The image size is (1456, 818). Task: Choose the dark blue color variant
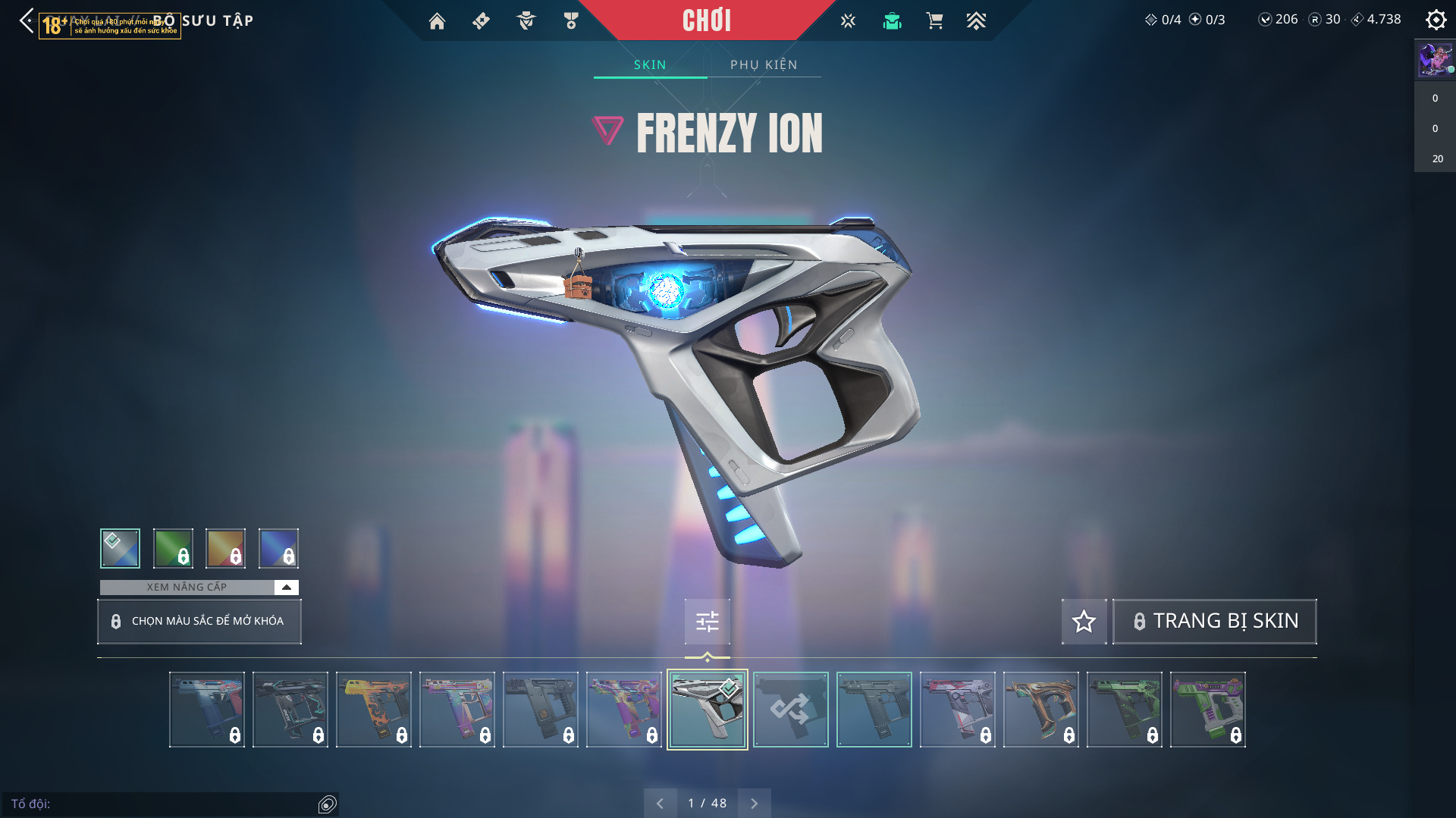[x=278, y=548]
